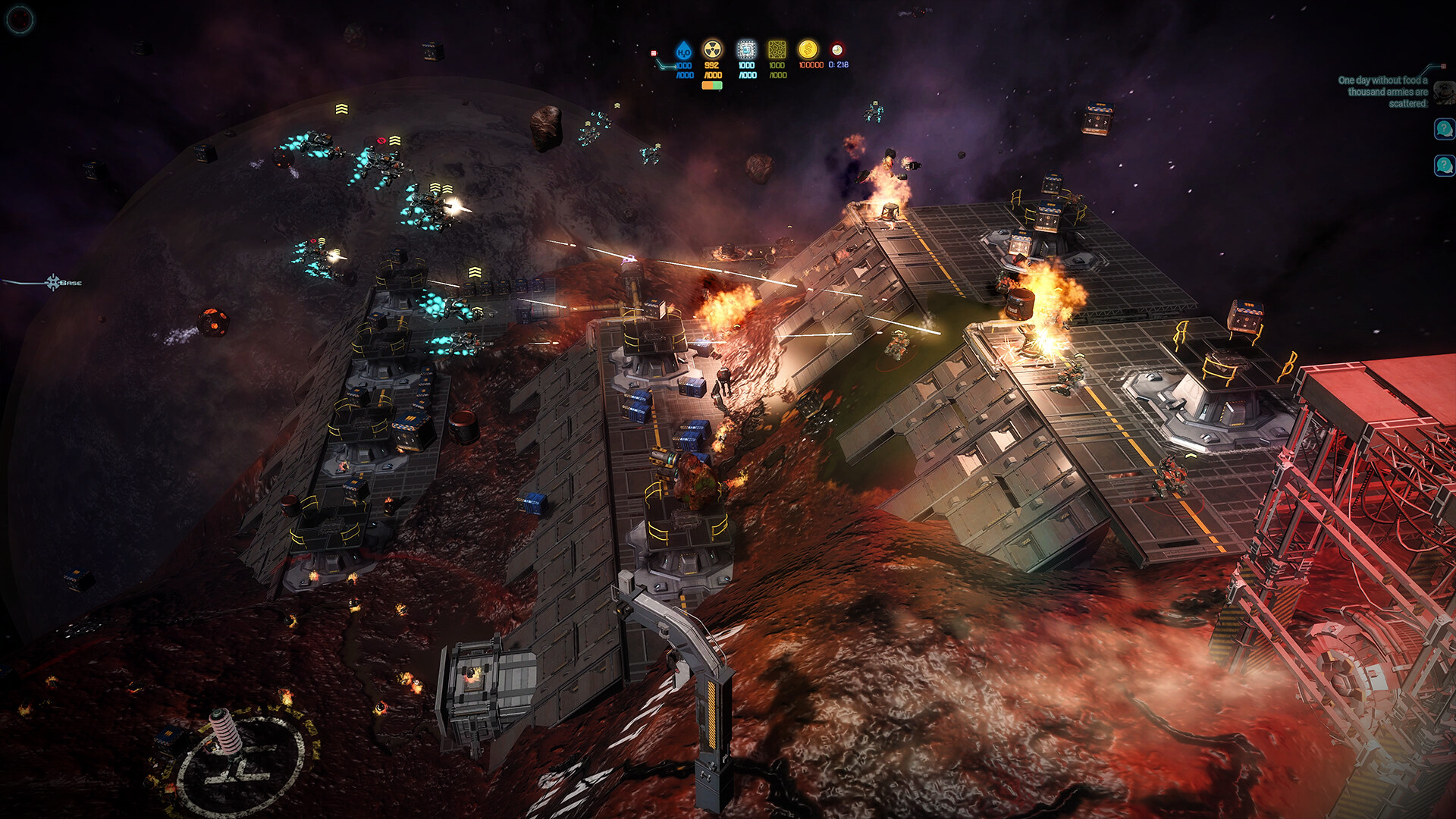Select the radioactive energy resource icon

click(x=711, y=50)
